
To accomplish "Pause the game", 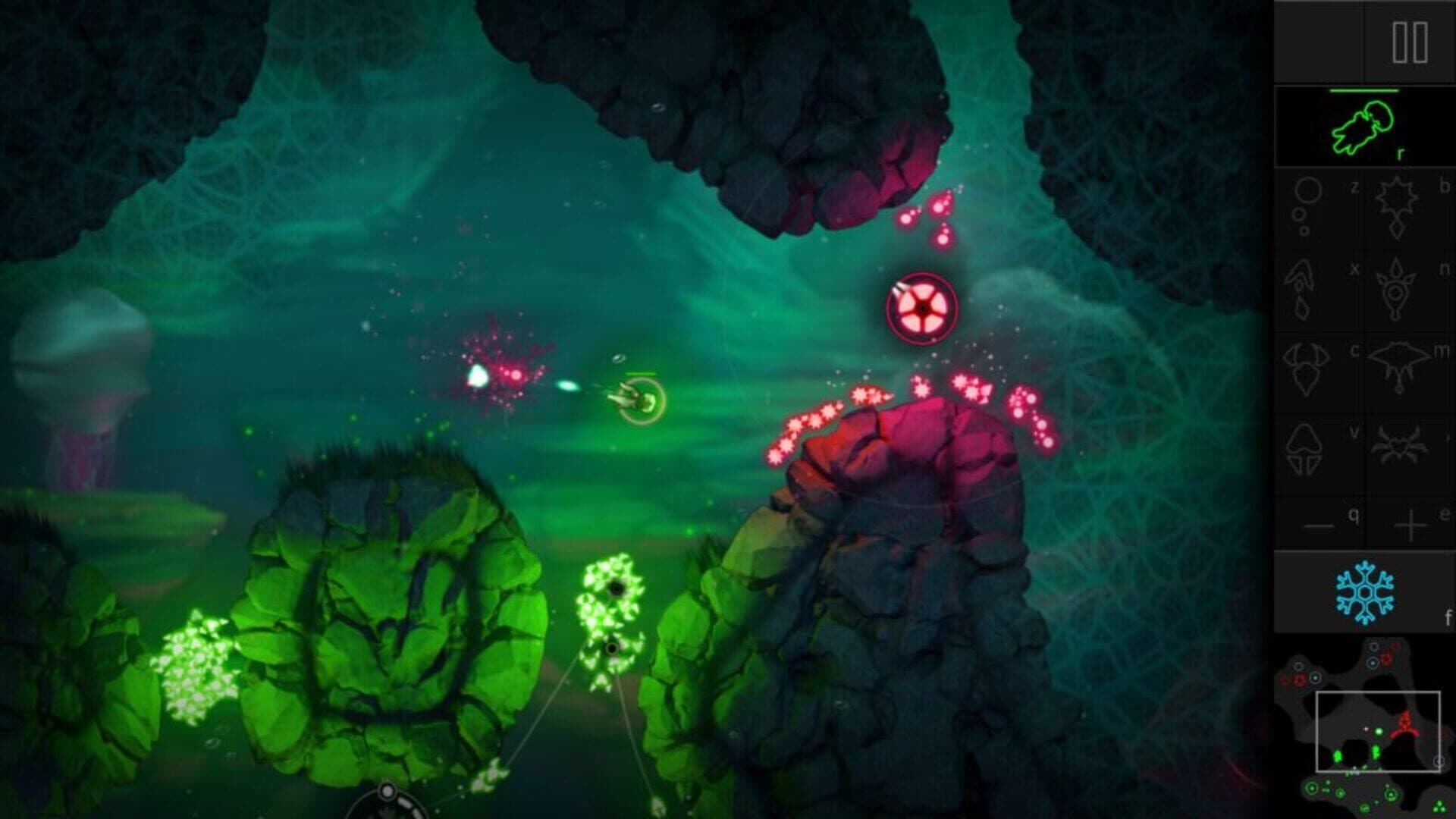I will 1410,42.
